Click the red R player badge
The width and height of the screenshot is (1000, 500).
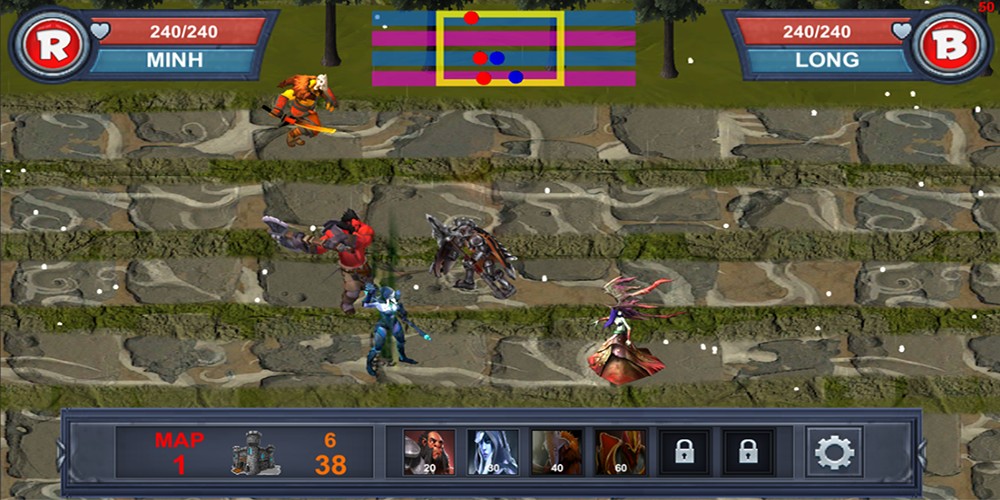click(x=50, y=45)
